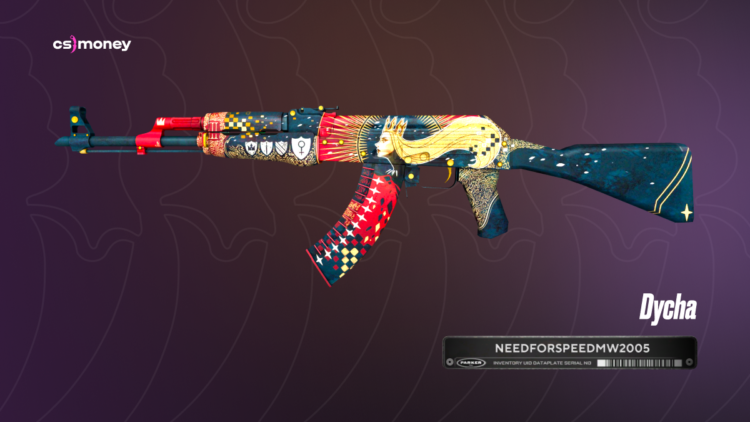Click the cs.money logo
750x422 pixels.
click(91, 44)
